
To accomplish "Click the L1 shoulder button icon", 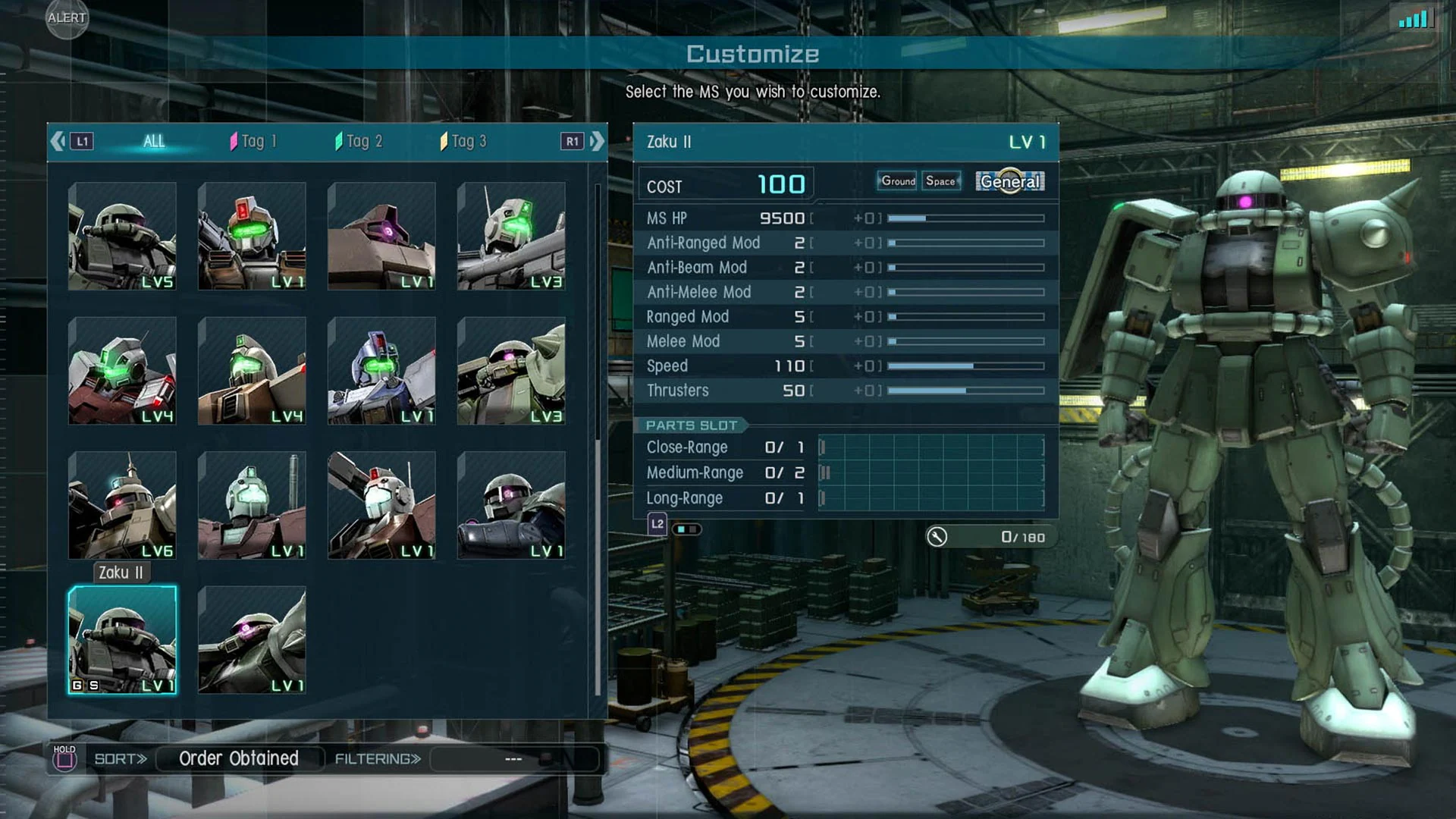I will point(80,141).
